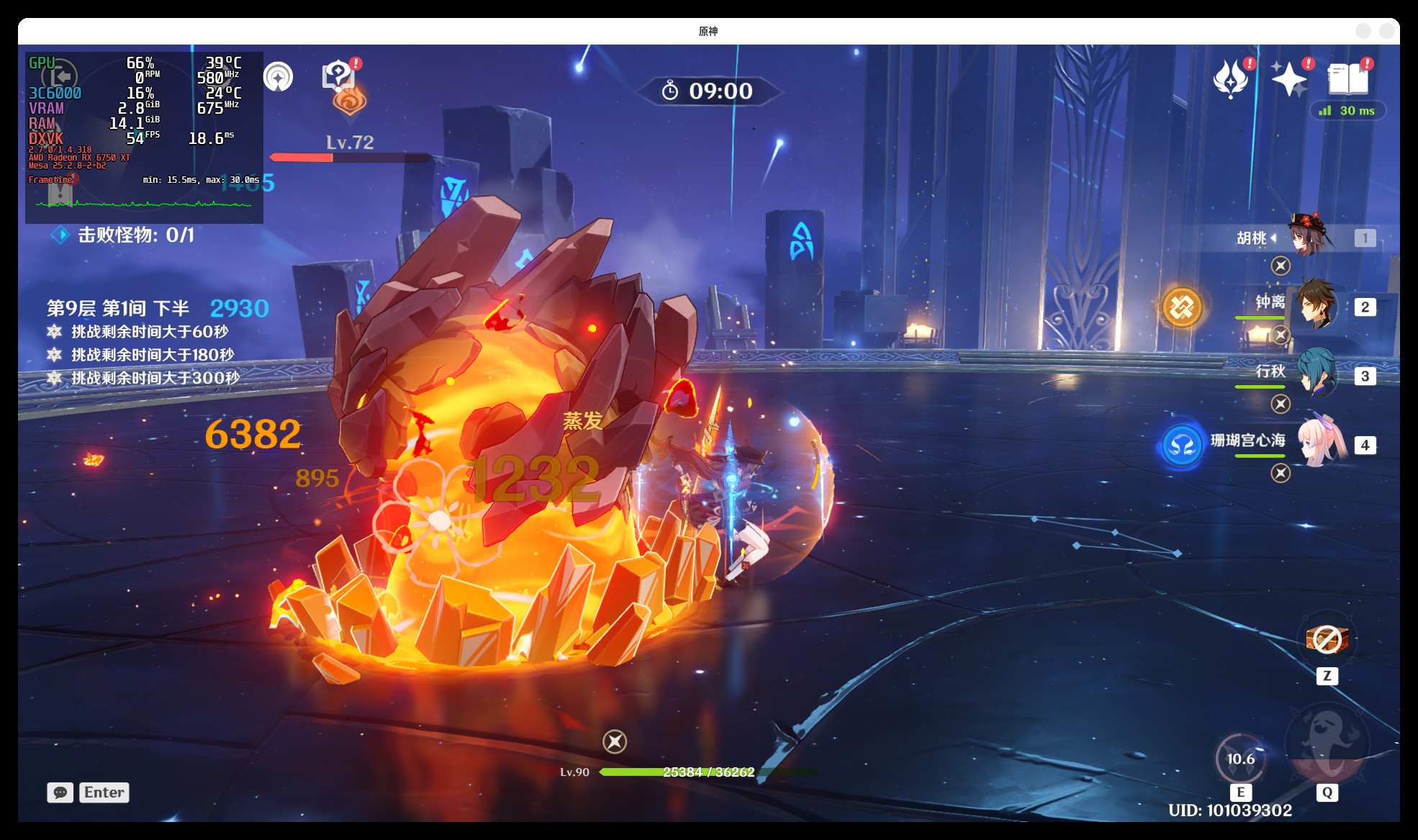
Task: Click the blue hydro icon beside 珊瑚宫心海
Action: pyautogui.click(x=1182, y=446)
